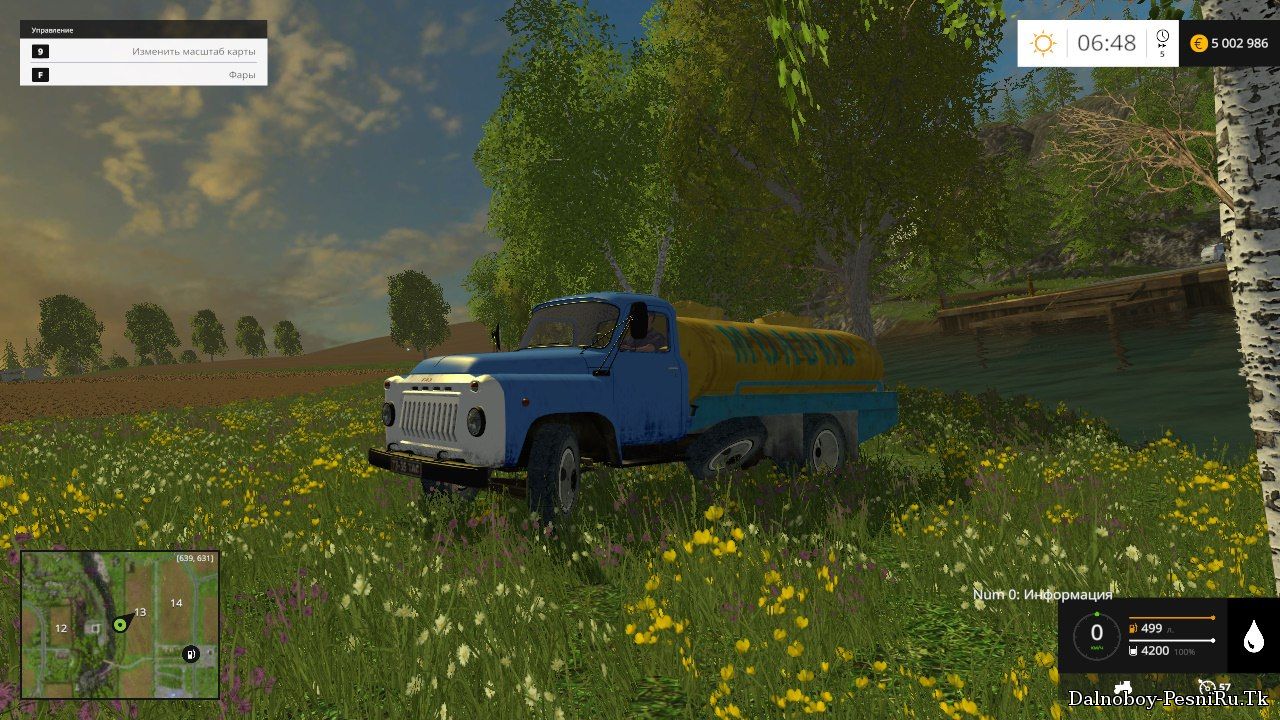Click the speedometer showing 0 km/h

[1096, 632]
